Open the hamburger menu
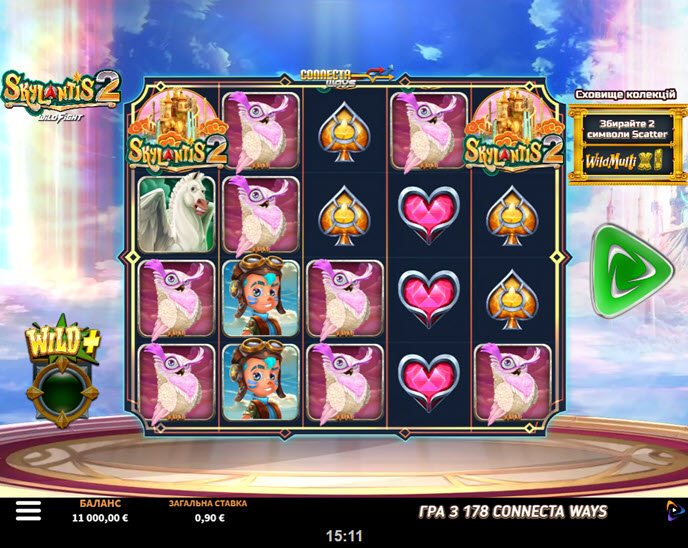The width and height of the screenshot is (688, 548). (28, 511)
